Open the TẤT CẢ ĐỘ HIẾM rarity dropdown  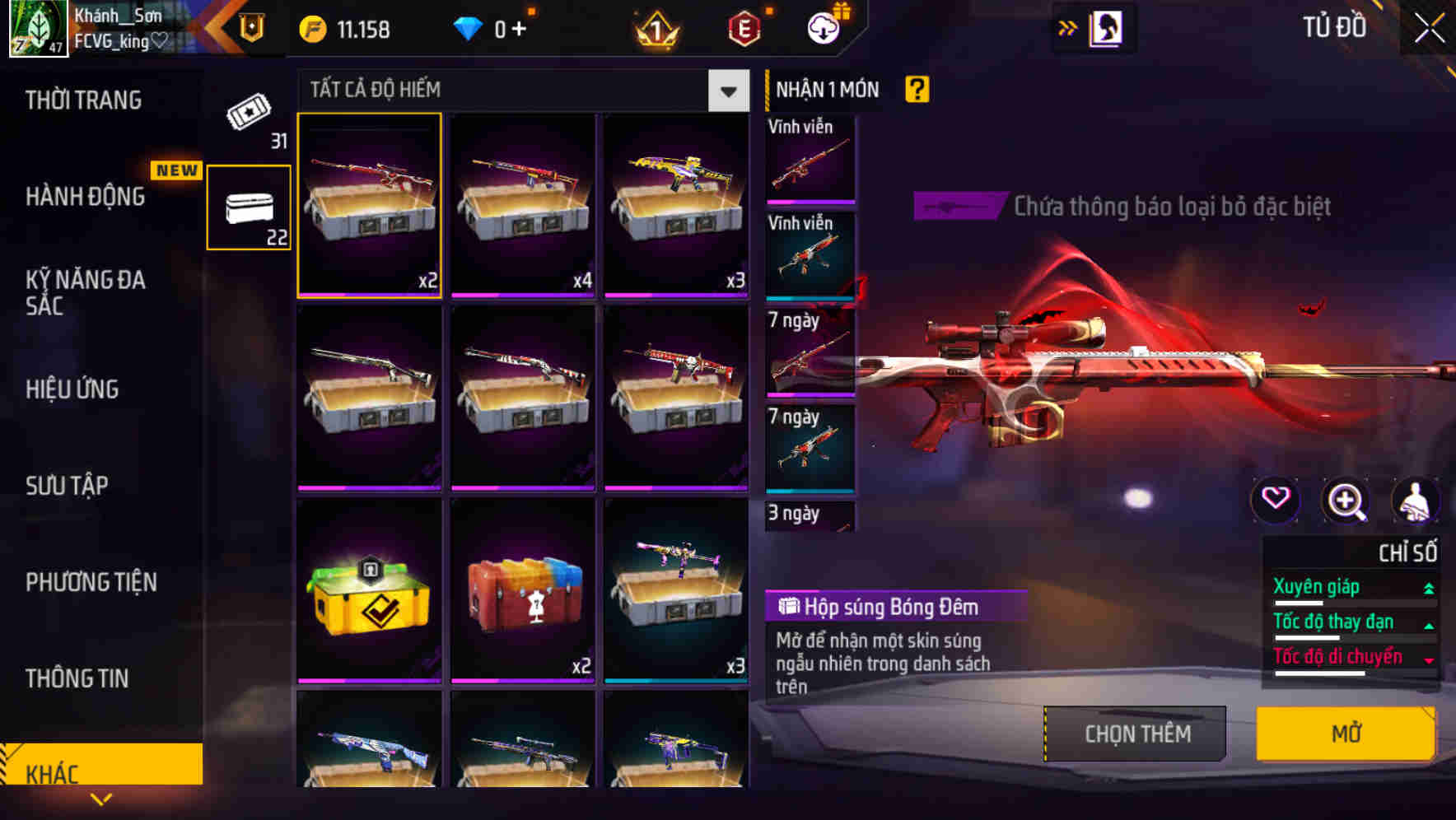pyautogui.click(x=726, y=91)
